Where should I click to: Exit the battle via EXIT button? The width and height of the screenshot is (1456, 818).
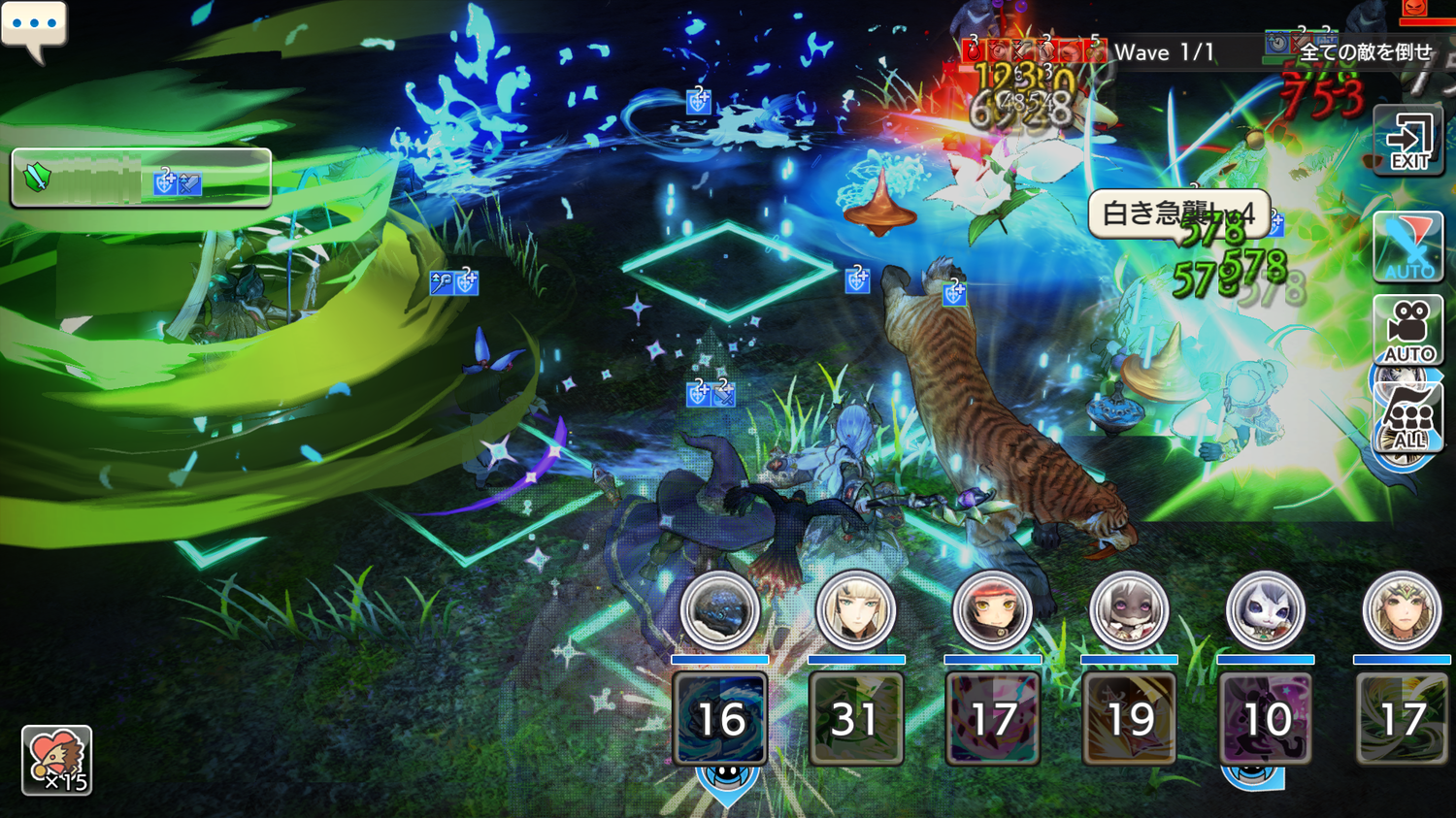click(x=1408, y=142)
